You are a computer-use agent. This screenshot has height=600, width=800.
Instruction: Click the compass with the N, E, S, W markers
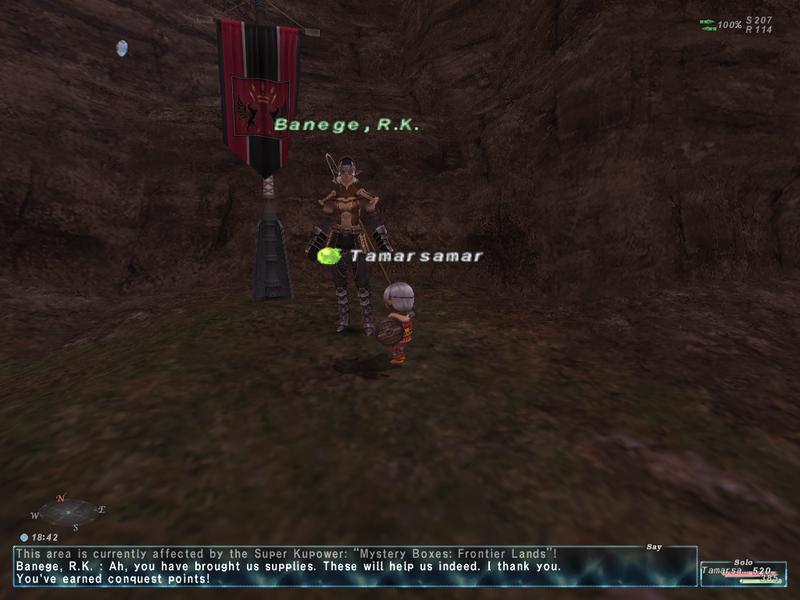point(68,512)
